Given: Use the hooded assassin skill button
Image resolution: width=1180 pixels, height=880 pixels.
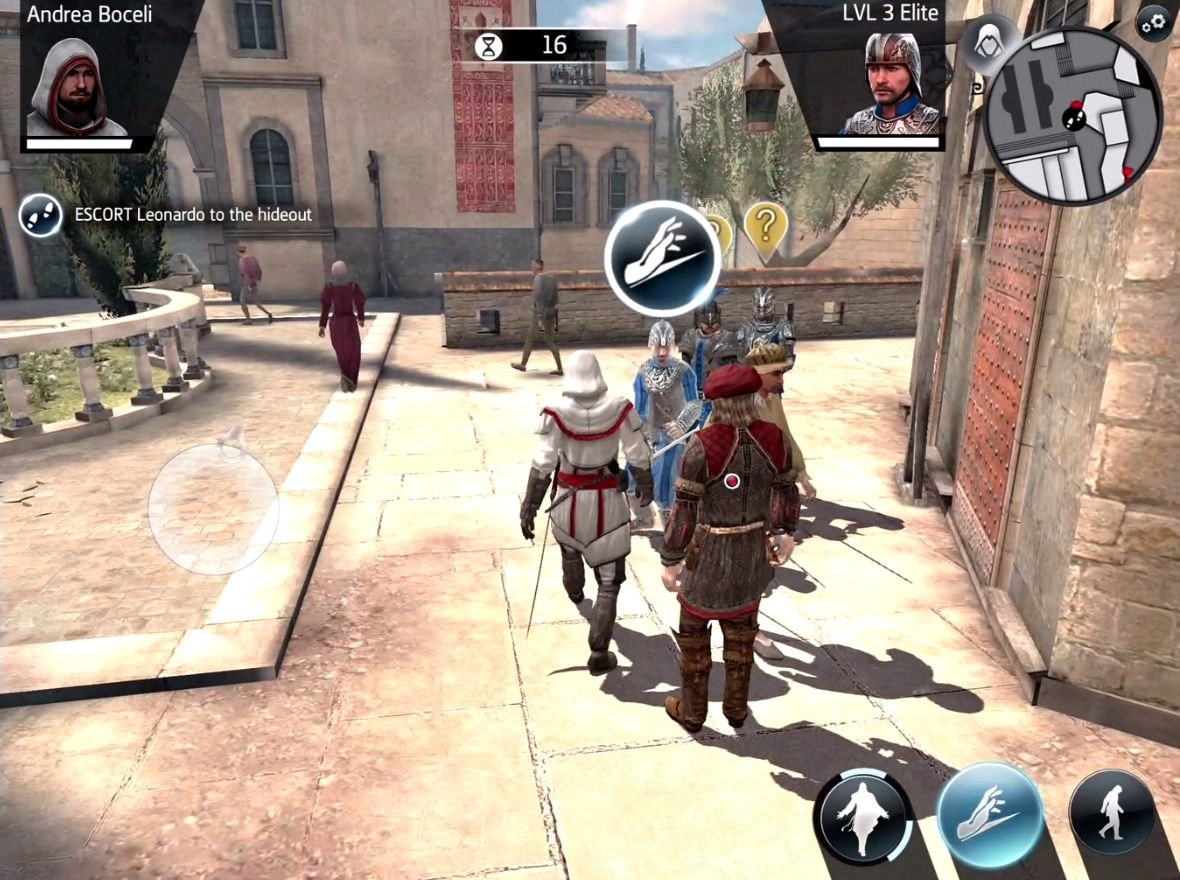Looking at the screenshot, I should 863,816.
